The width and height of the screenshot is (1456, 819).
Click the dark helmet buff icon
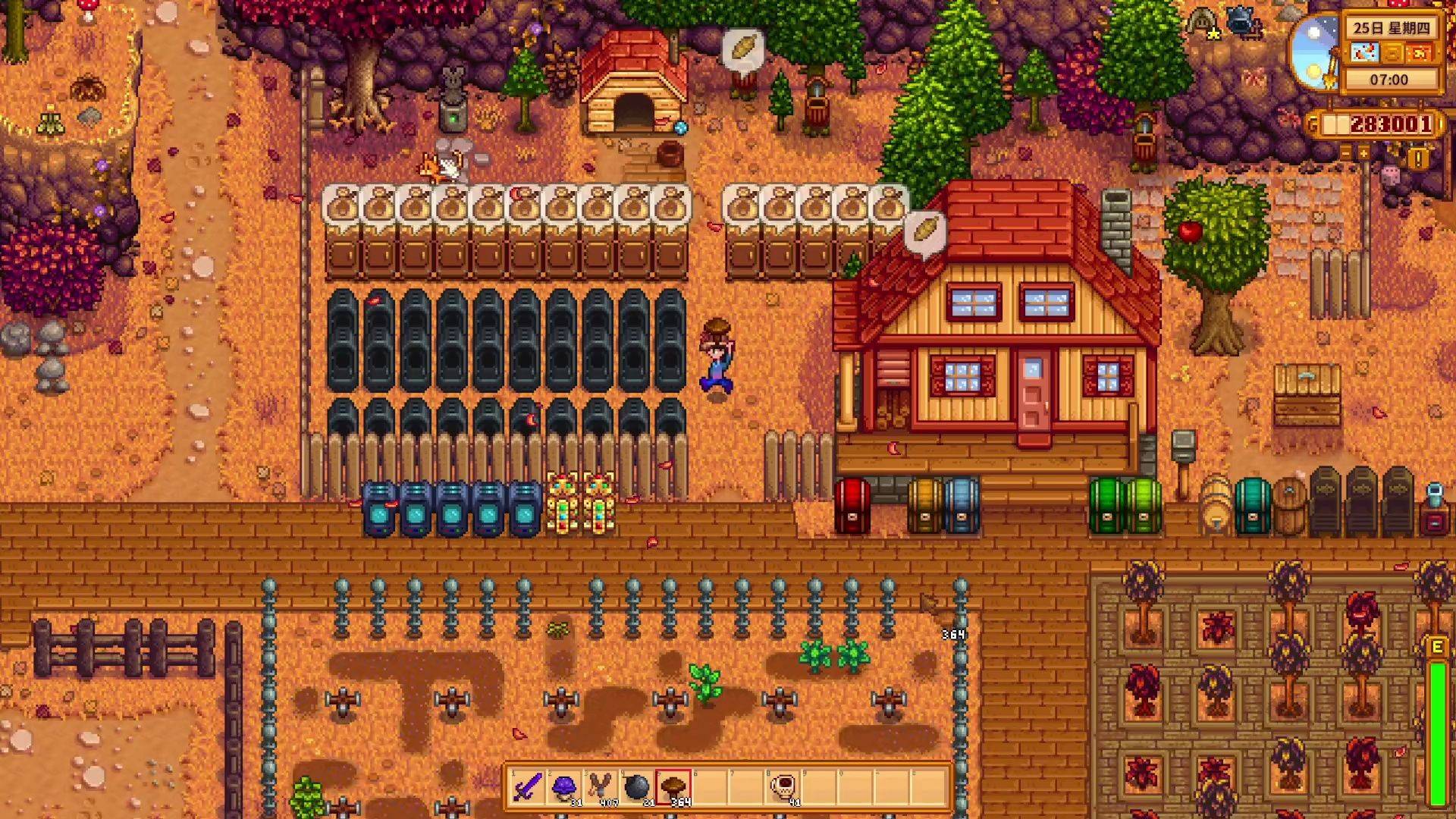(x=1241, y=21)
